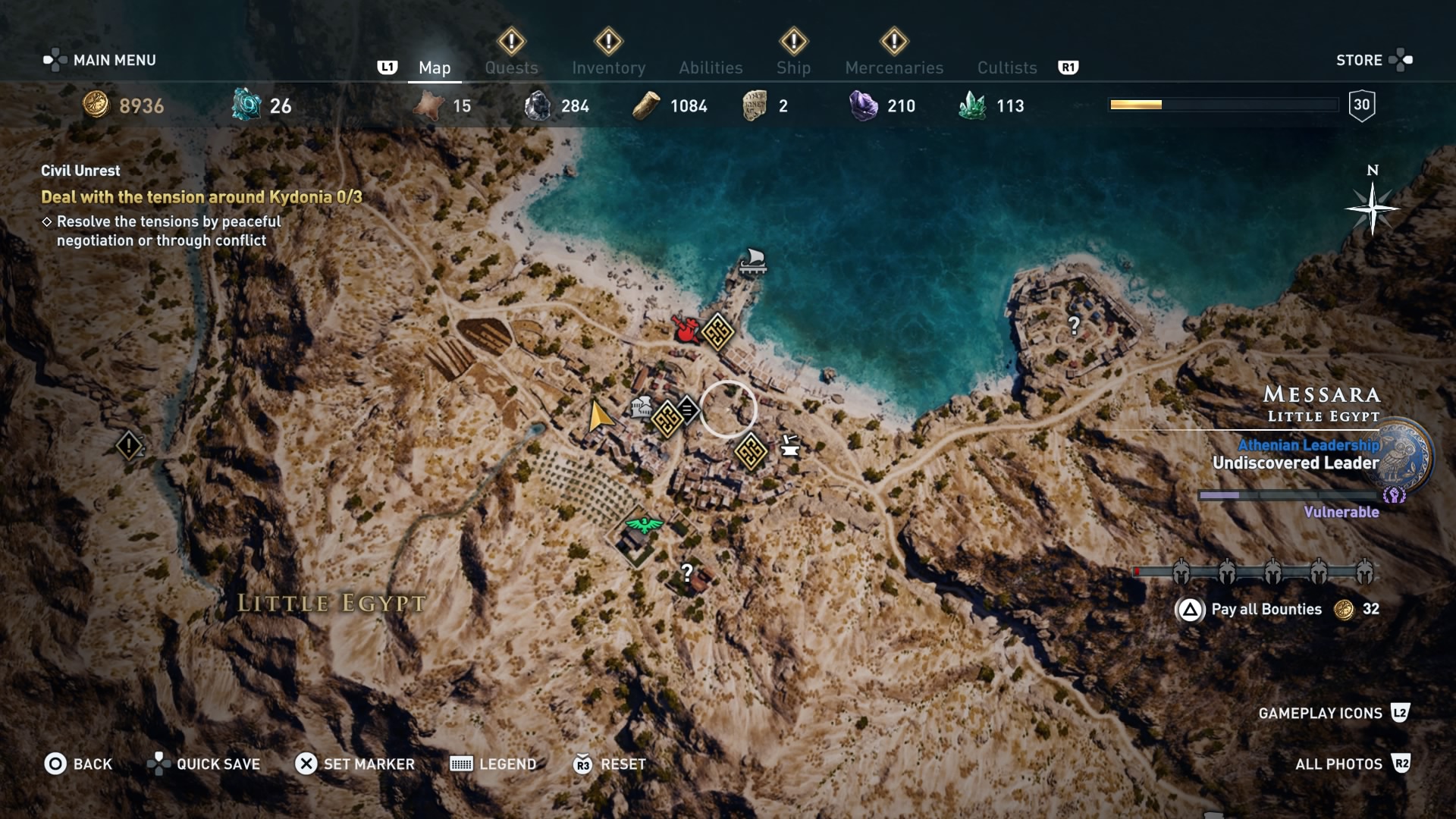Click the question mark in the coastal fort
The width and height of the screenshot is (1456, 819).
point(1073,325)
